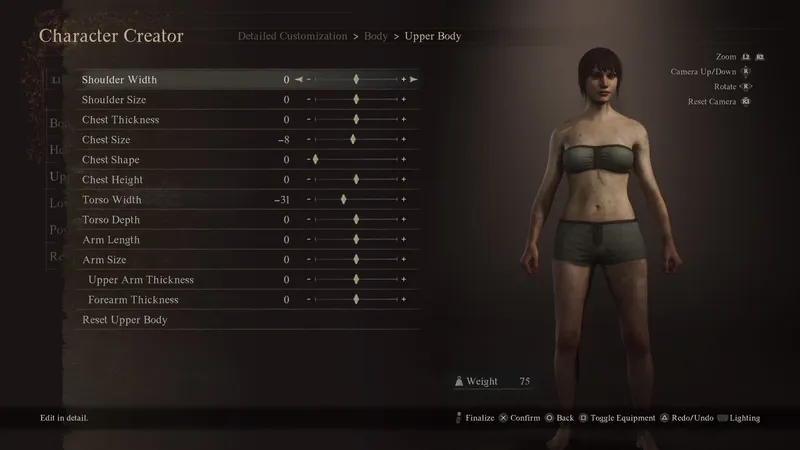
Task: Decrease Shoulder Width with its minus button
Action: [x=309, y=80]
